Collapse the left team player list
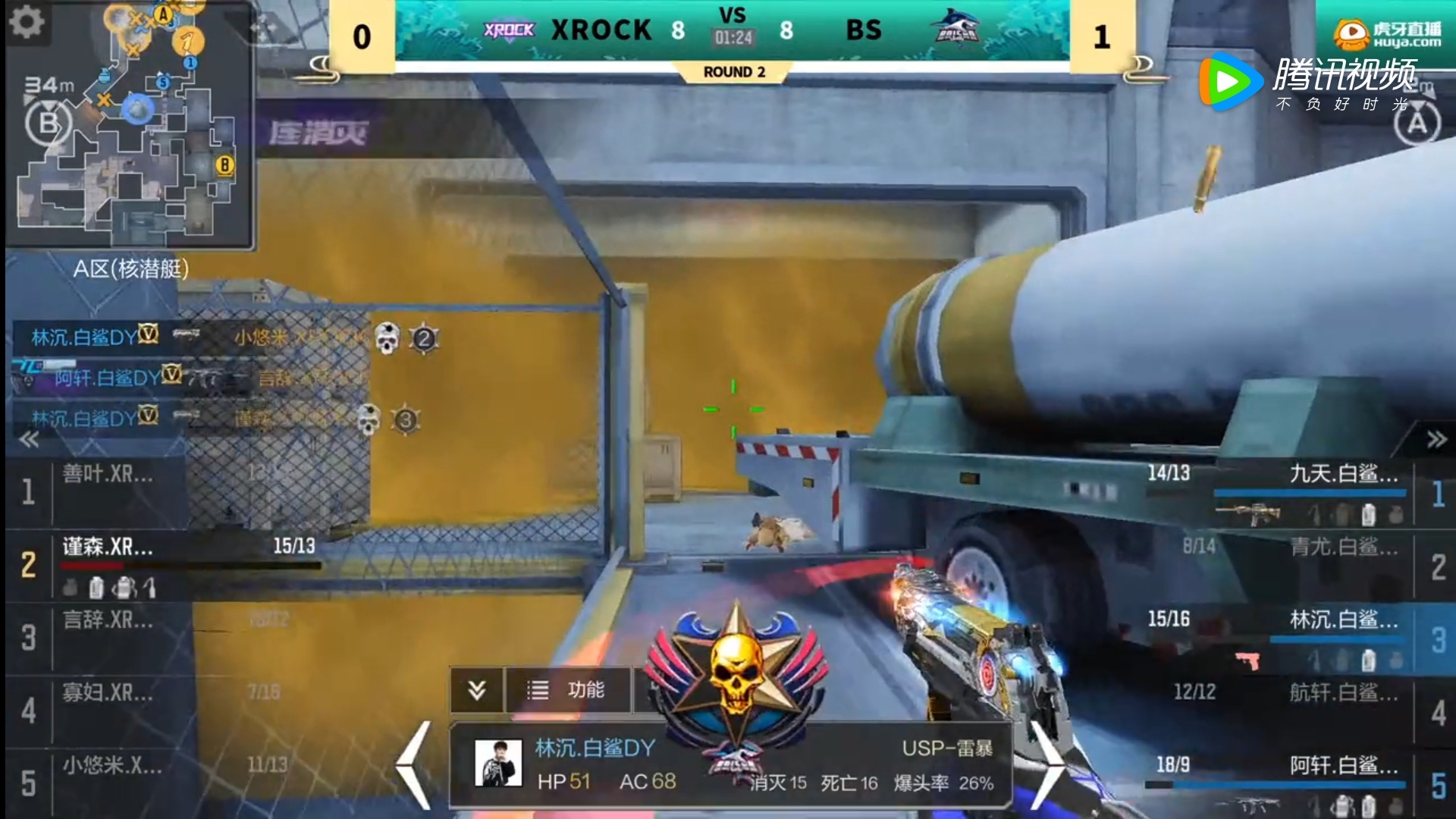 click(x=29, y=440)
